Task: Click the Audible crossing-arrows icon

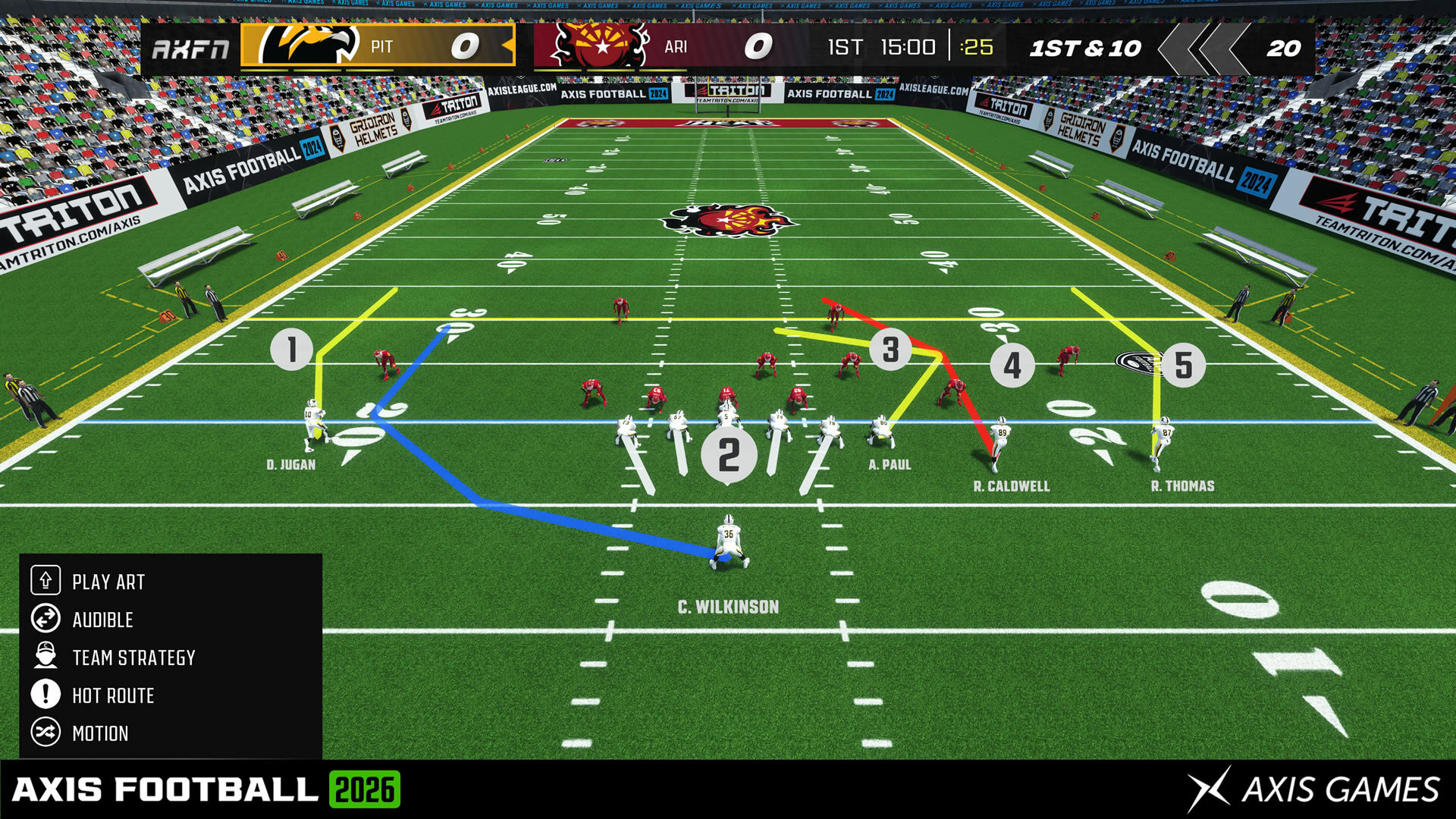Action: pos(45,620)
